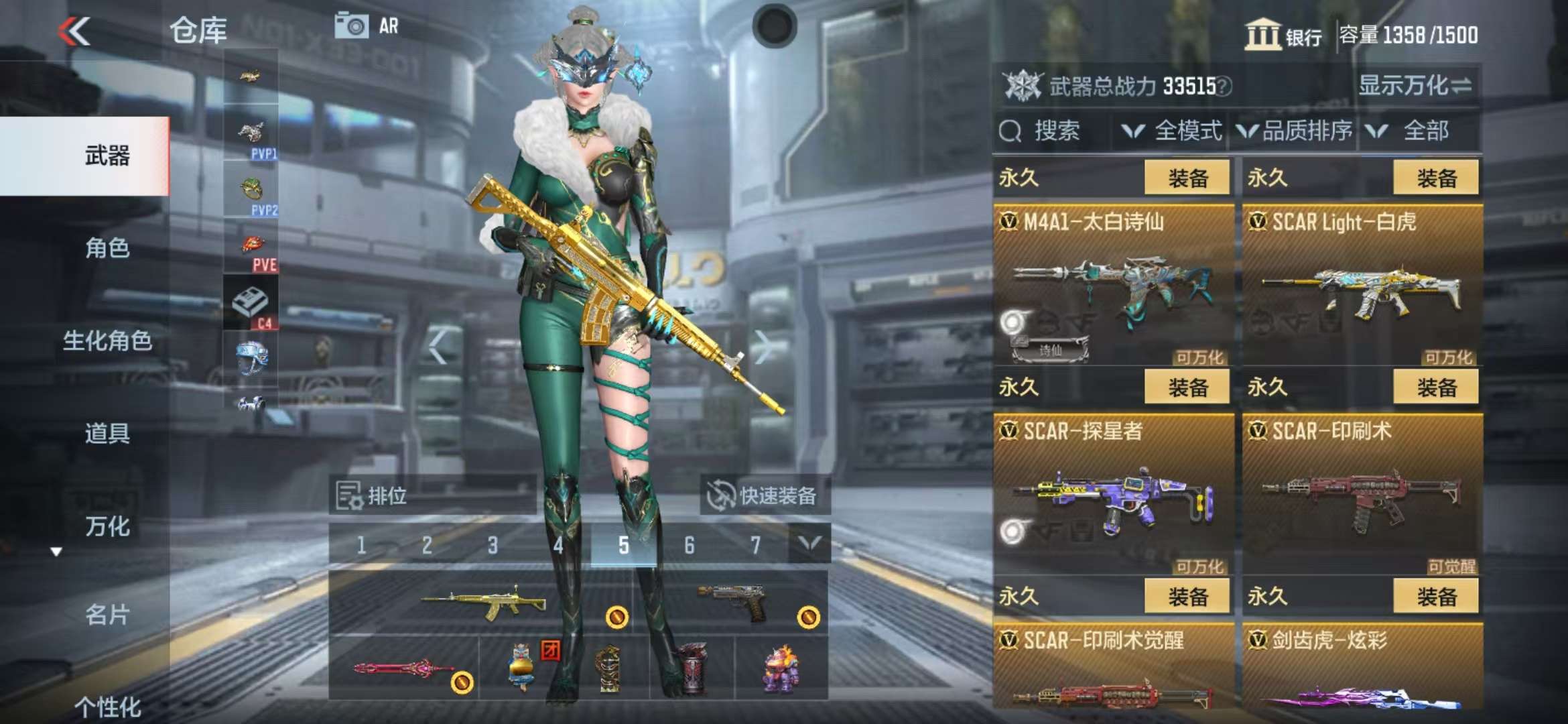
Task: Select the SCAR-探星者 weapon card
Action: click(x=1113, y=494)
